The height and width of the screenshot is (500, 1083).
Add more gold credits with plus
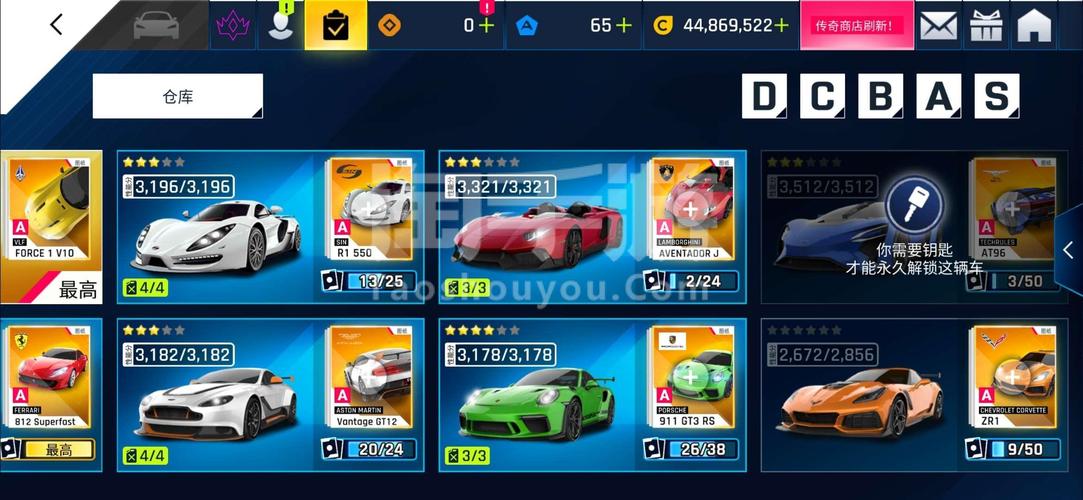point(781,26)
